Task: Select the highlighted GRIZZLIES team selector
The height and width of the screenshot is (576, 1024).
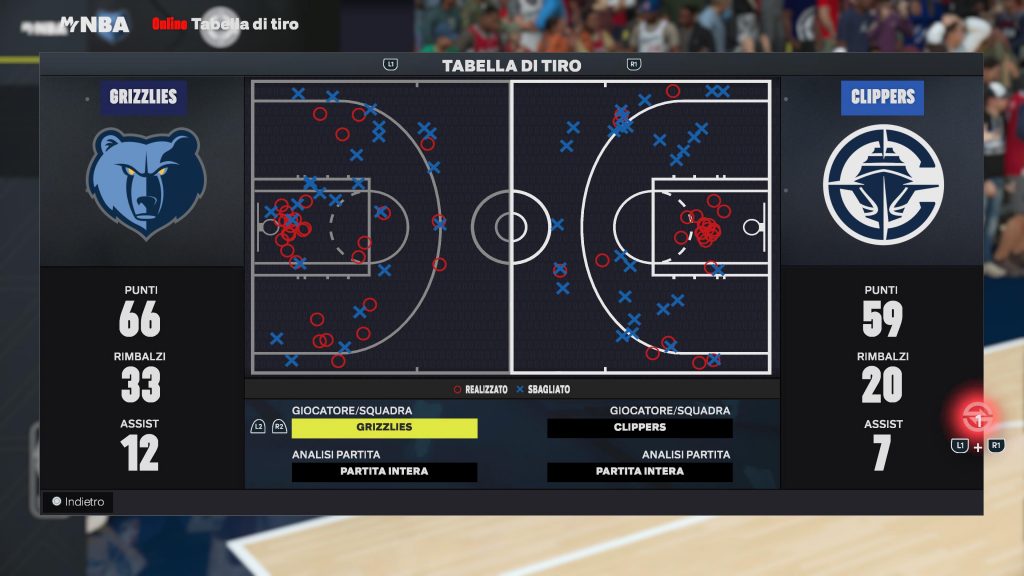Action: tap(384, 428)
